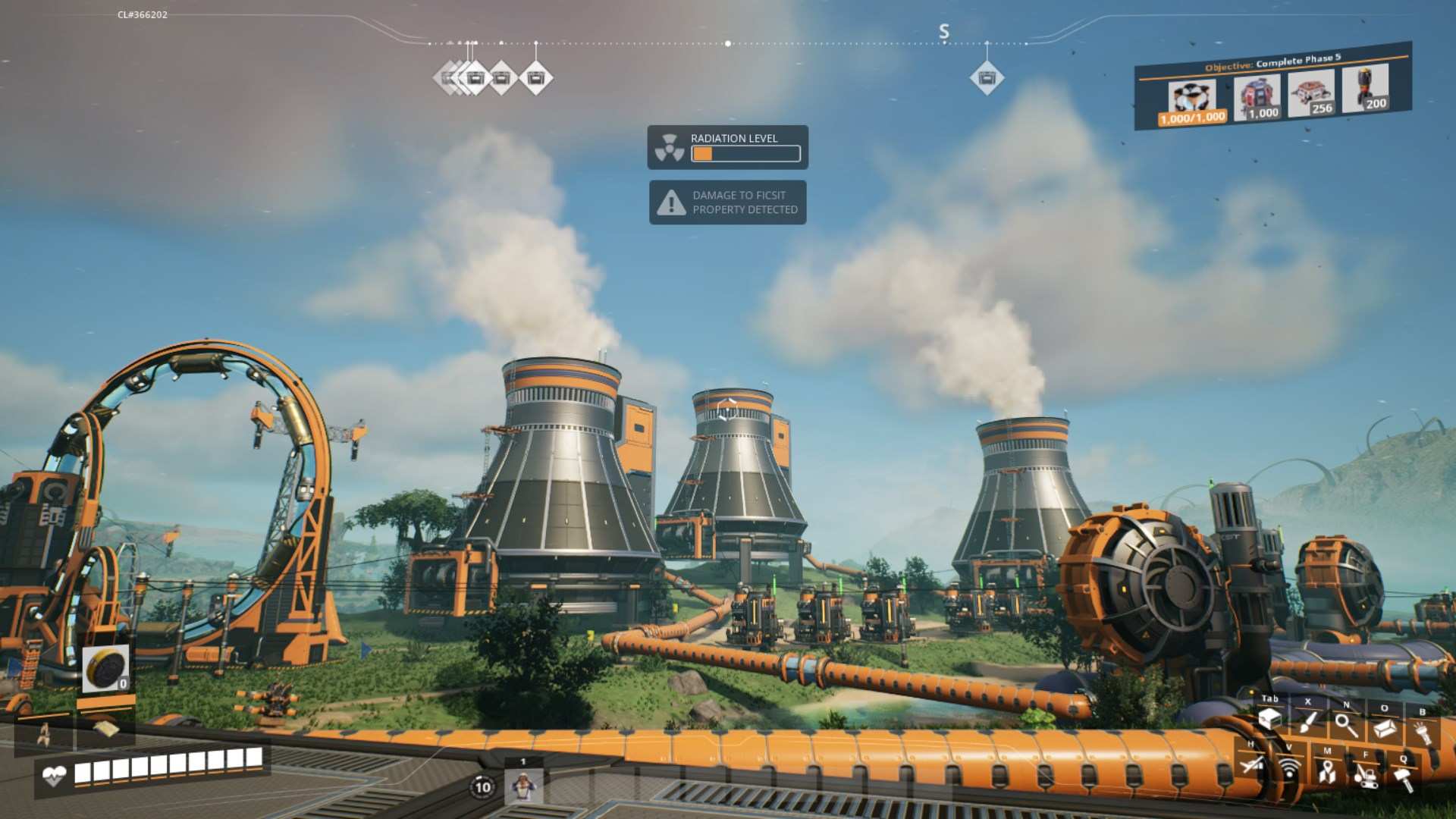Click the radiation hazard trefoil symbol
Image resolution: width=1456 pixels, height=819 pixels.
point(668,146)
